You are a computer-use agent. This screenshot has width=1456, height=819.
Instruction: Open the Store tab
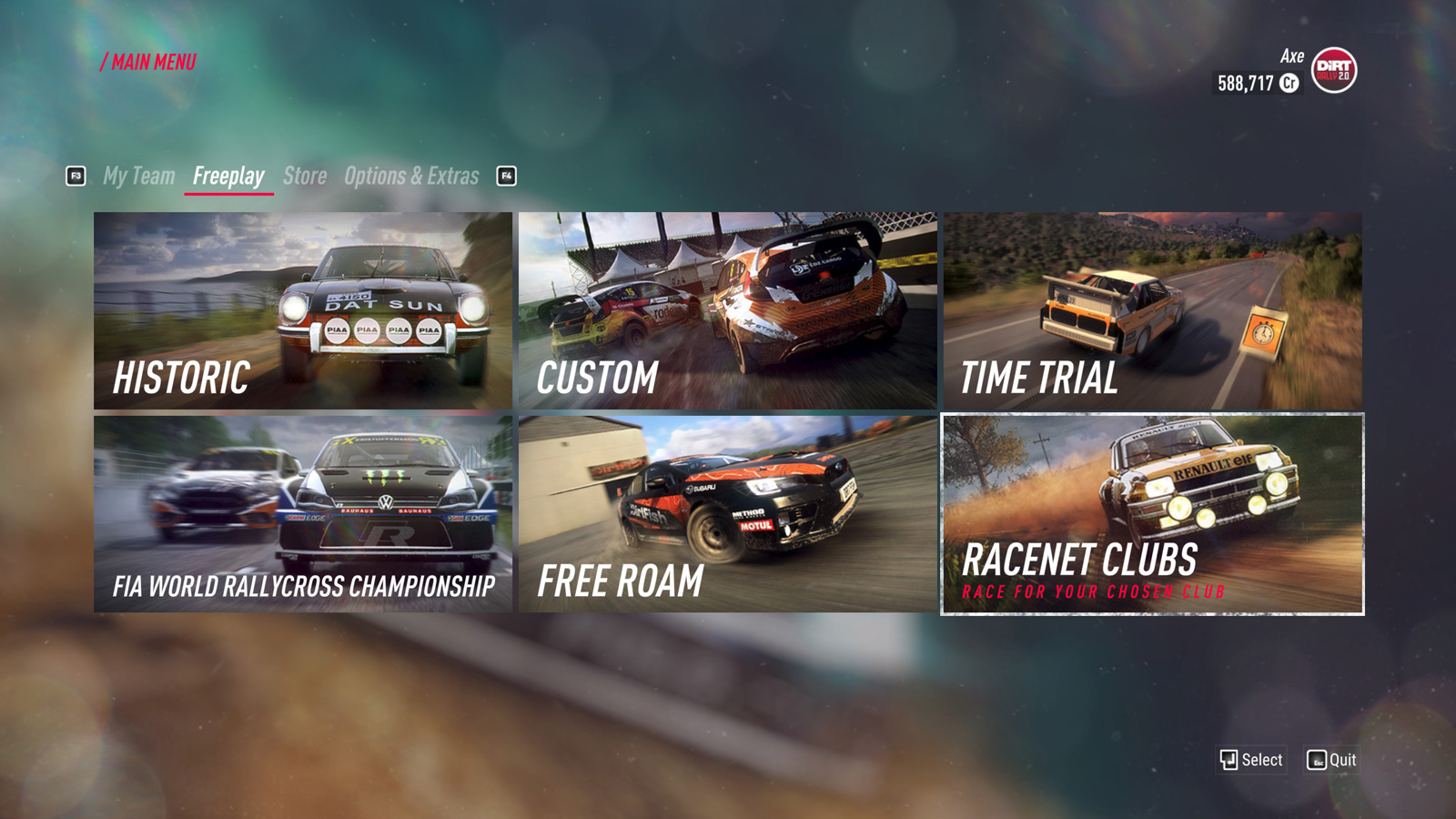304,176
